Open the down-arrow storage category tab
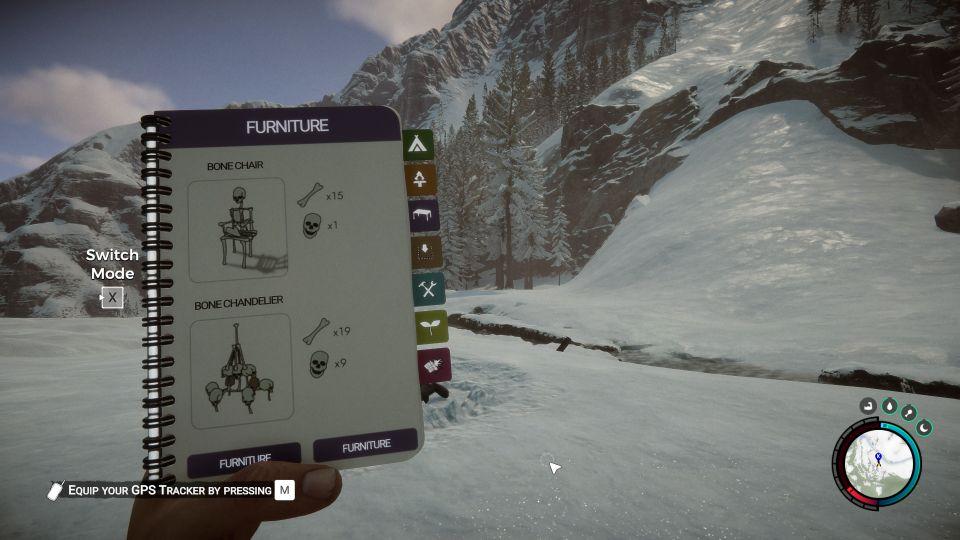Image resolution: width=960 pixels, height=540 pixels. click(x=426, y=252)
